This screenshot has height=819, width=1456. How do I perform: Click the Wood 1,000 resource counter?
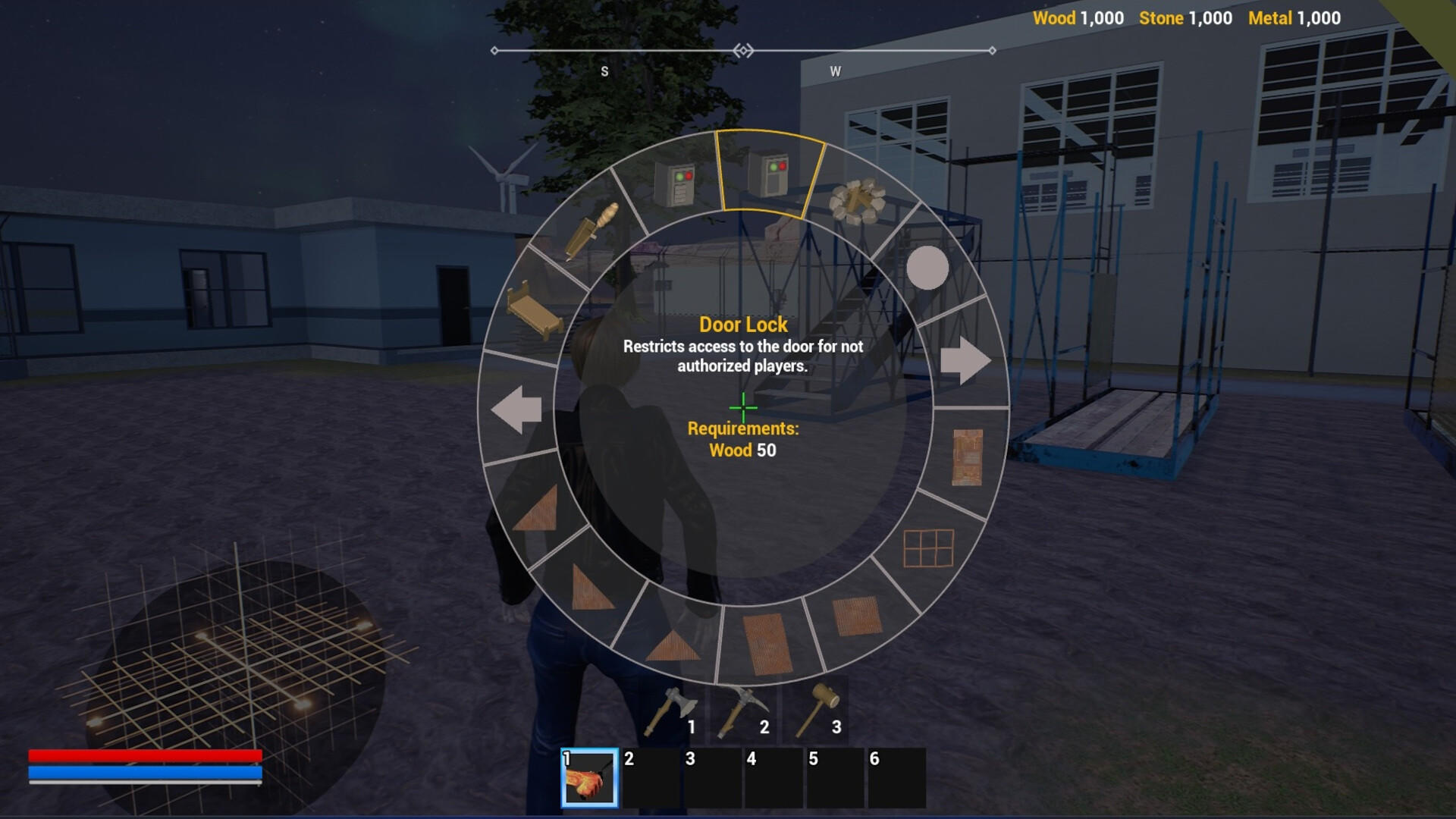pyautogui.click(x=1078, y=18)
